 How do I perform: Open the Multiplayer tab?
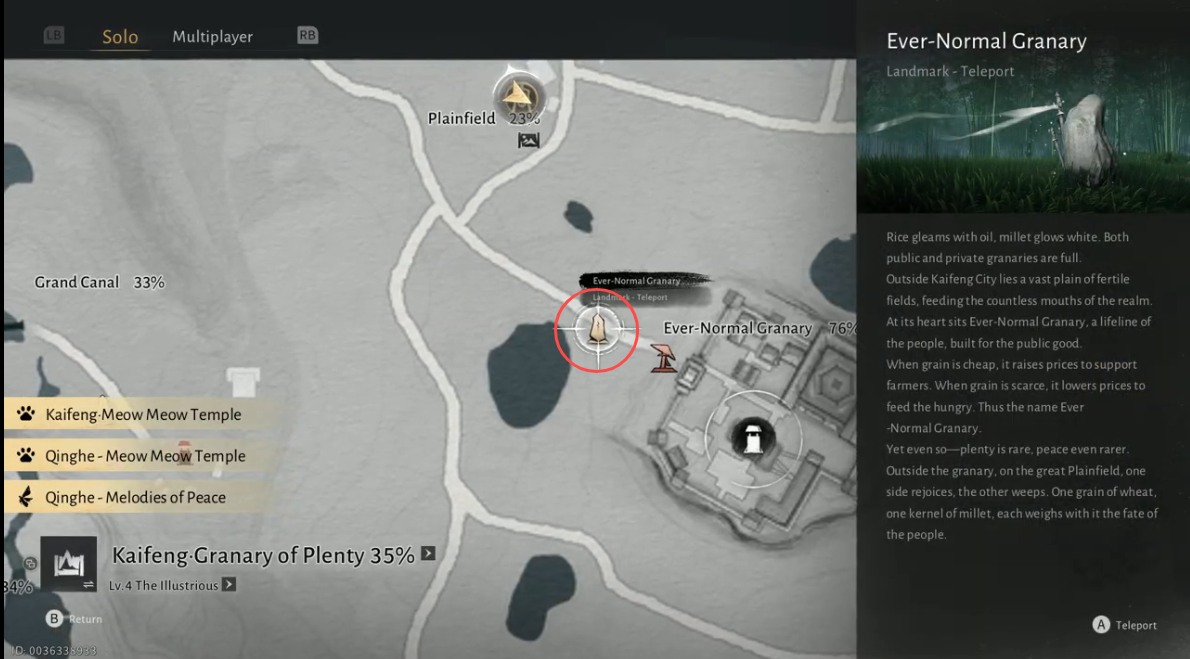pos(212,37)
